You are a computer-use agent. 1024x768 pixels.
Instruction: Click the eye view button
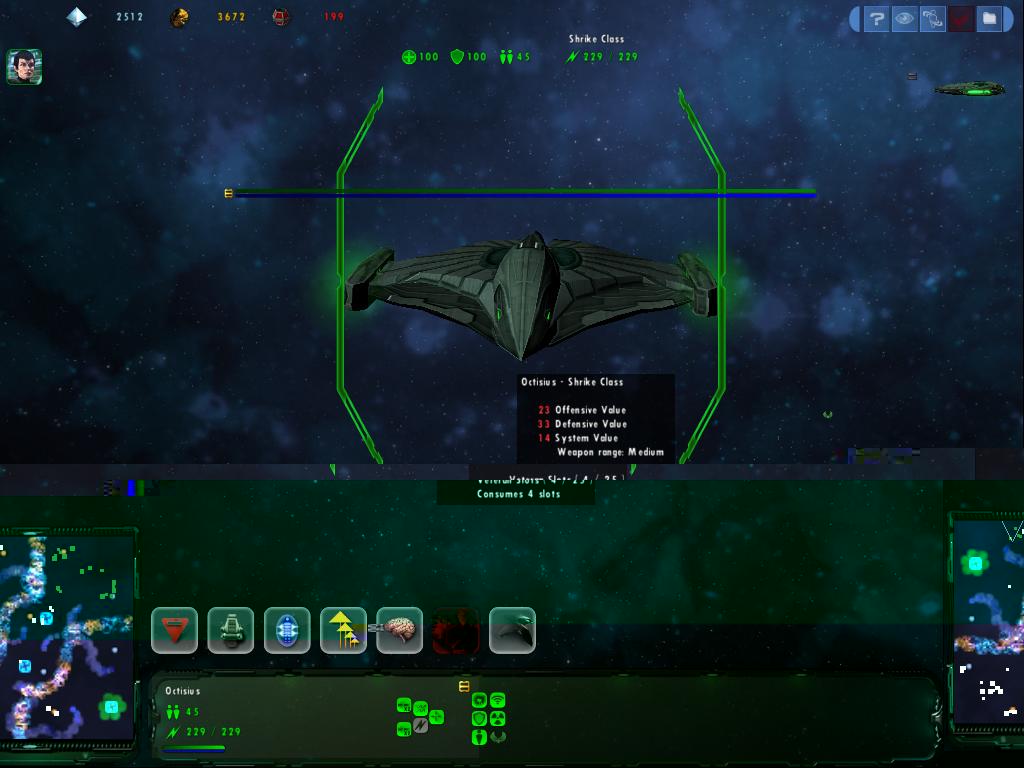904,18
